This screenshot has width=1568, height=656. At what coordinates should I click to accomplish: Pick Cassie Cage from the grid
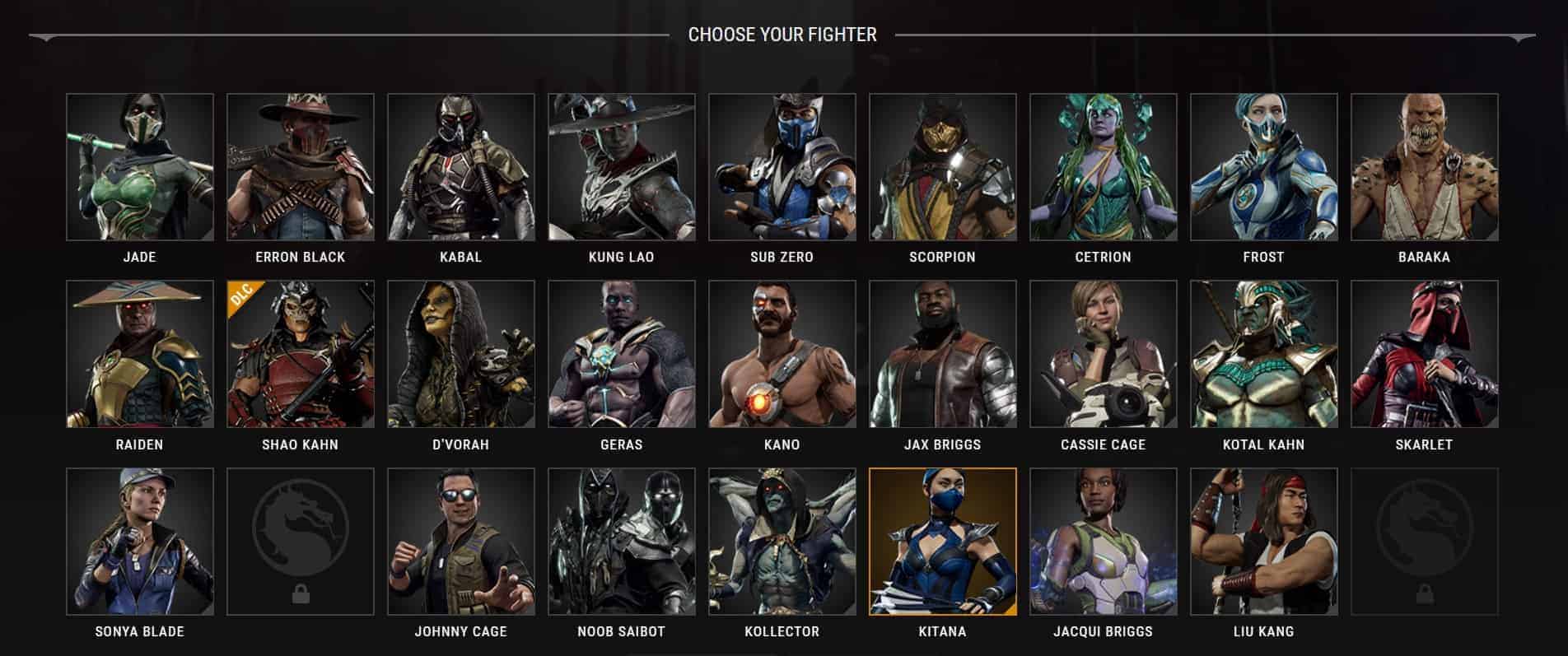[1104, 354]
